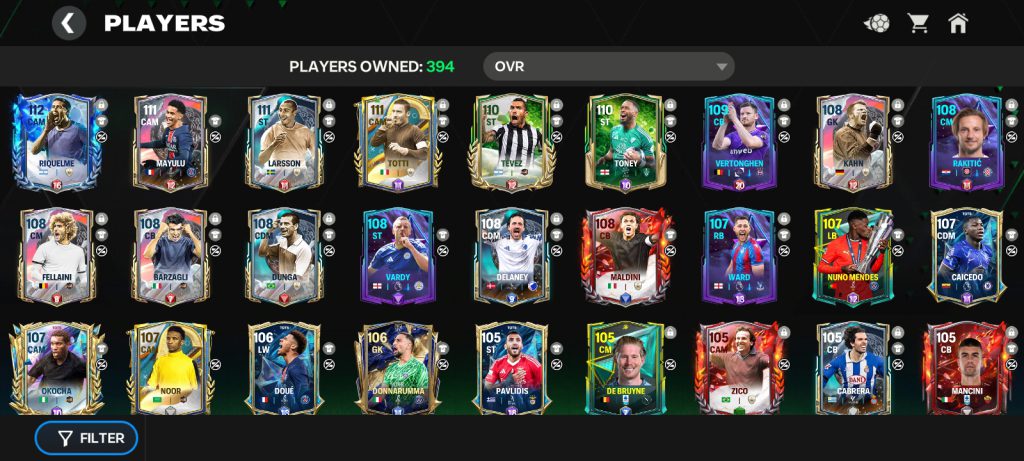The image size is (1024, 461).
Task: Select the Nuno Mendes card
Action: 852,256
